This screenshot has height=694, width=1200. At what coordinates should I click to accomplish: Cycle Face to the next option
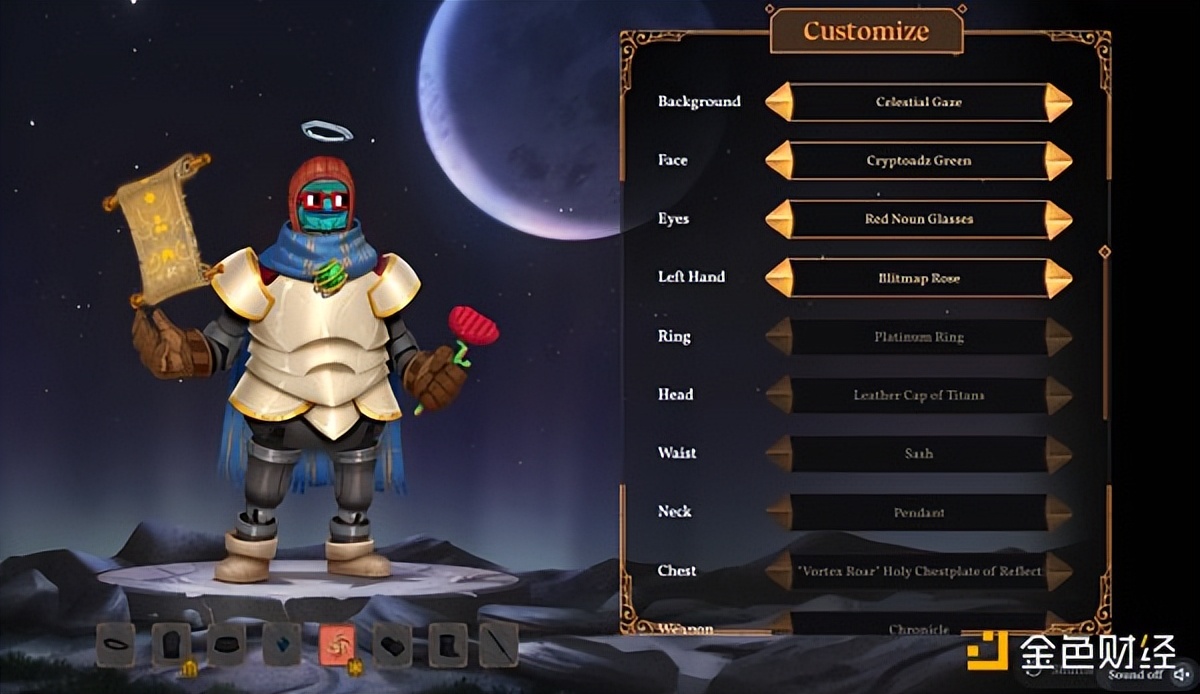tap(1058, 161)
